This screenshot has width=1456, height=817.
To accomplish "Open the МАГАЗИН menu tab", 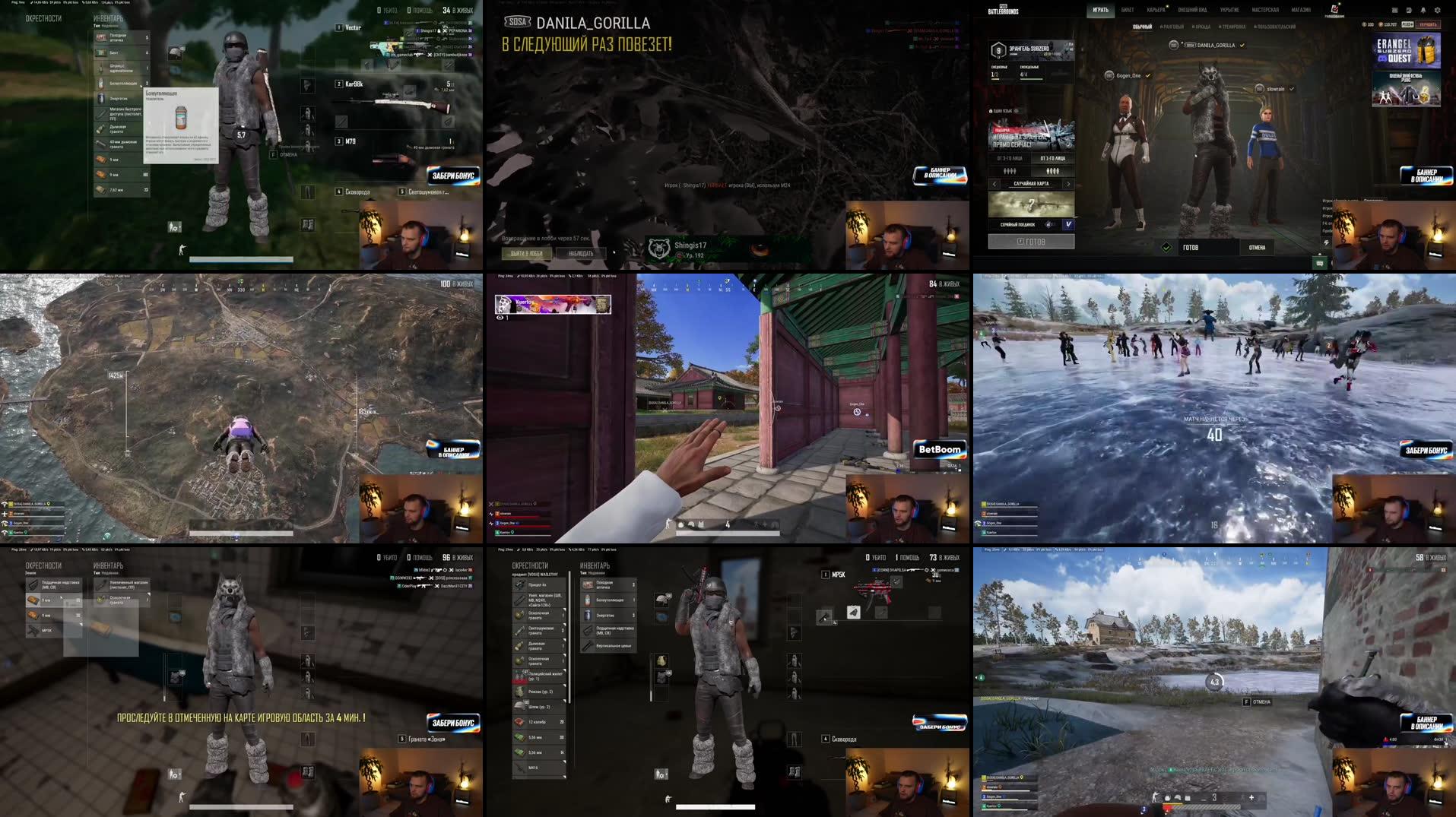I will pos(1301,9).
